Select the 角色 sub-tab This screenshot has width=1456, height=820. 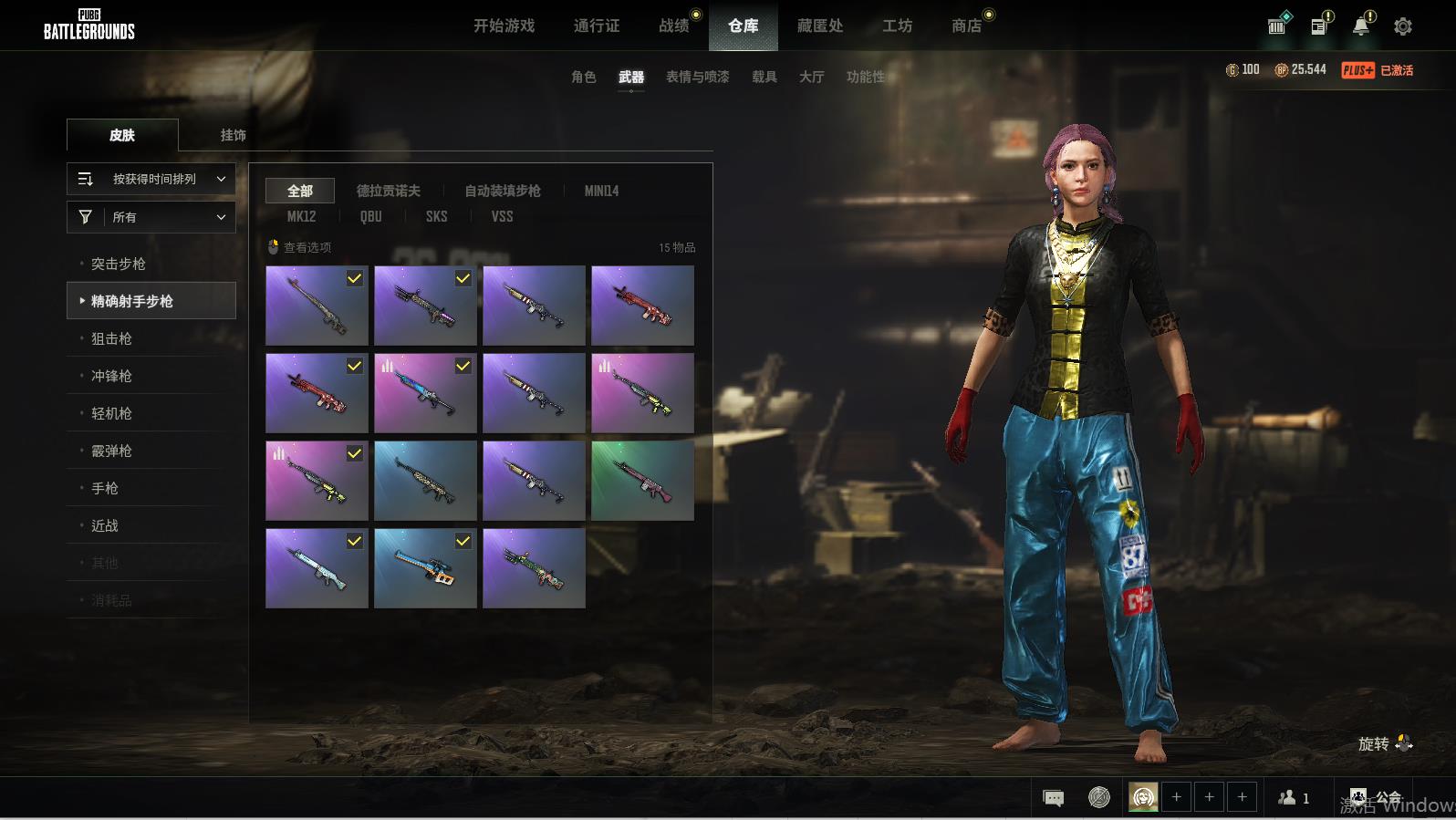point(583,77)
